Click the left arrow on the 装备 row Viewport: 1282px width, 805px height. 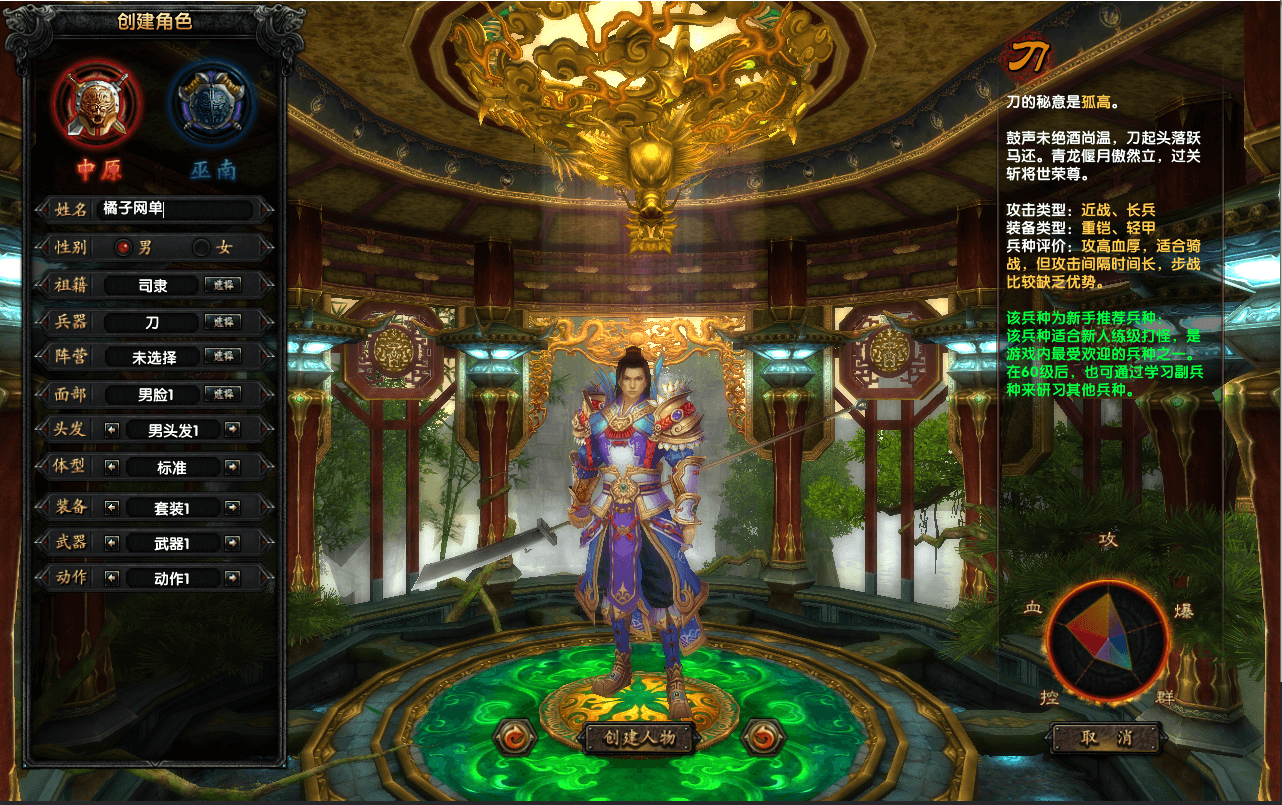tap(110, 507)
